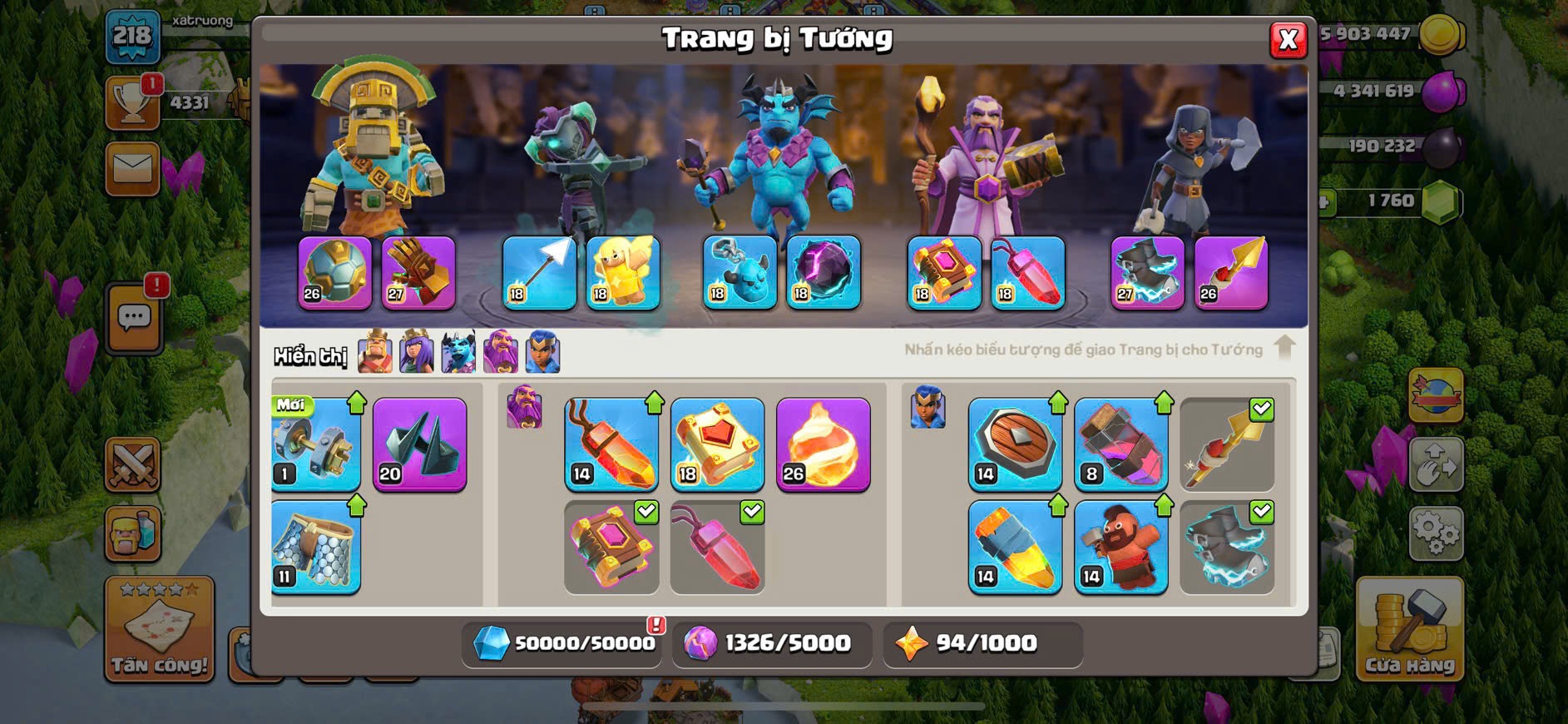The width and height of the screenshot is (1568, 724).
Task: Select the Minion Prince's henchmen puppet slot
Action: point(739,272)
